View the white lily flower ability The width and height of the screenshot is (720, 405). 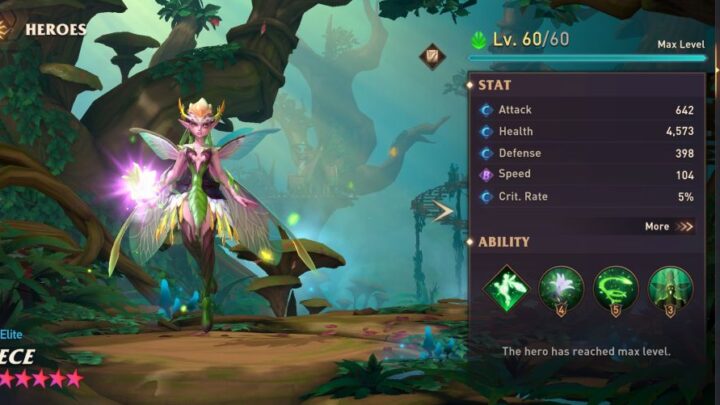pyautogui.click(x=561, y=288)
